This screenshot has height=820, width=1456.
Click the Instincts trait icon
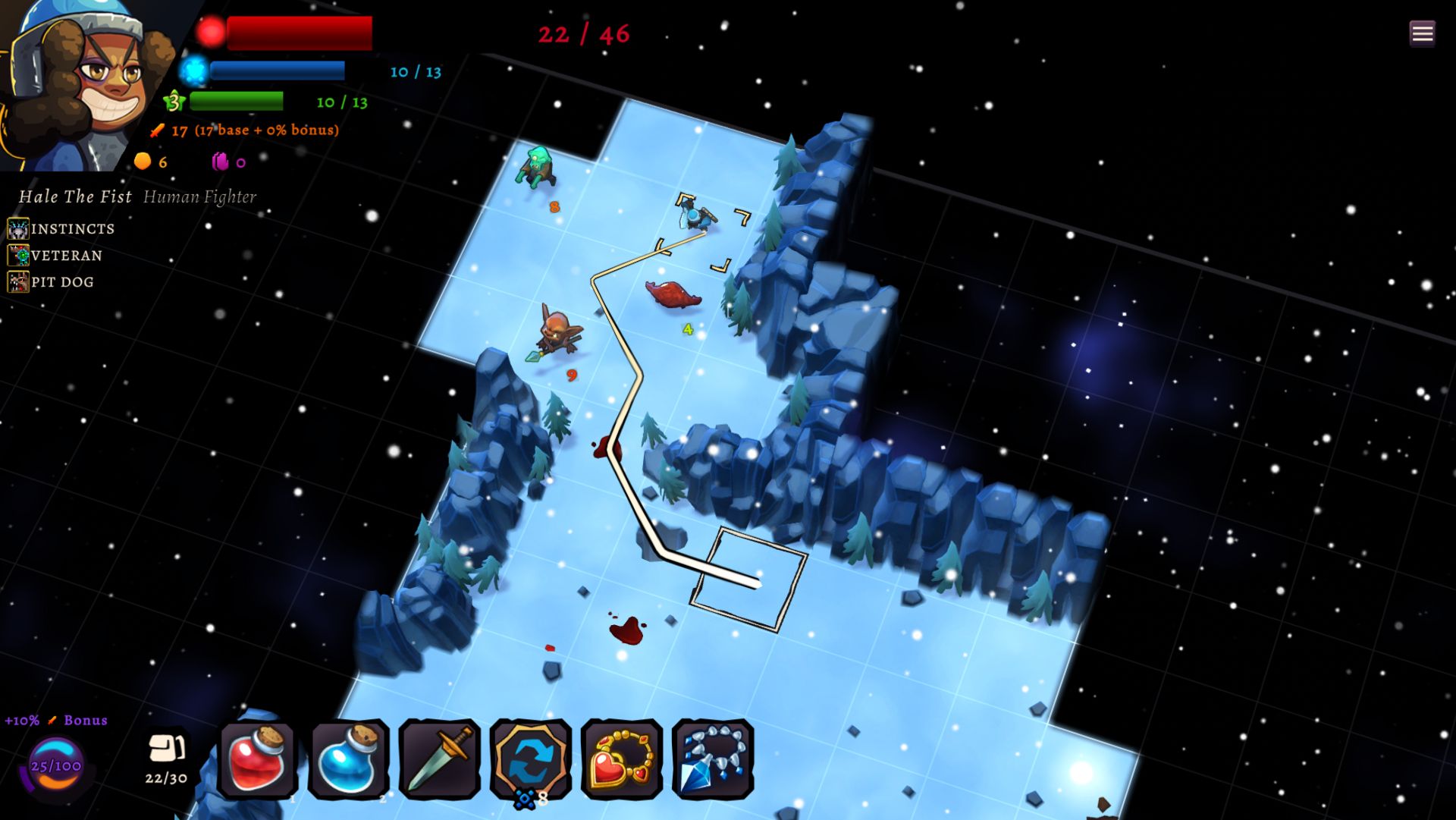click(18, 228)
